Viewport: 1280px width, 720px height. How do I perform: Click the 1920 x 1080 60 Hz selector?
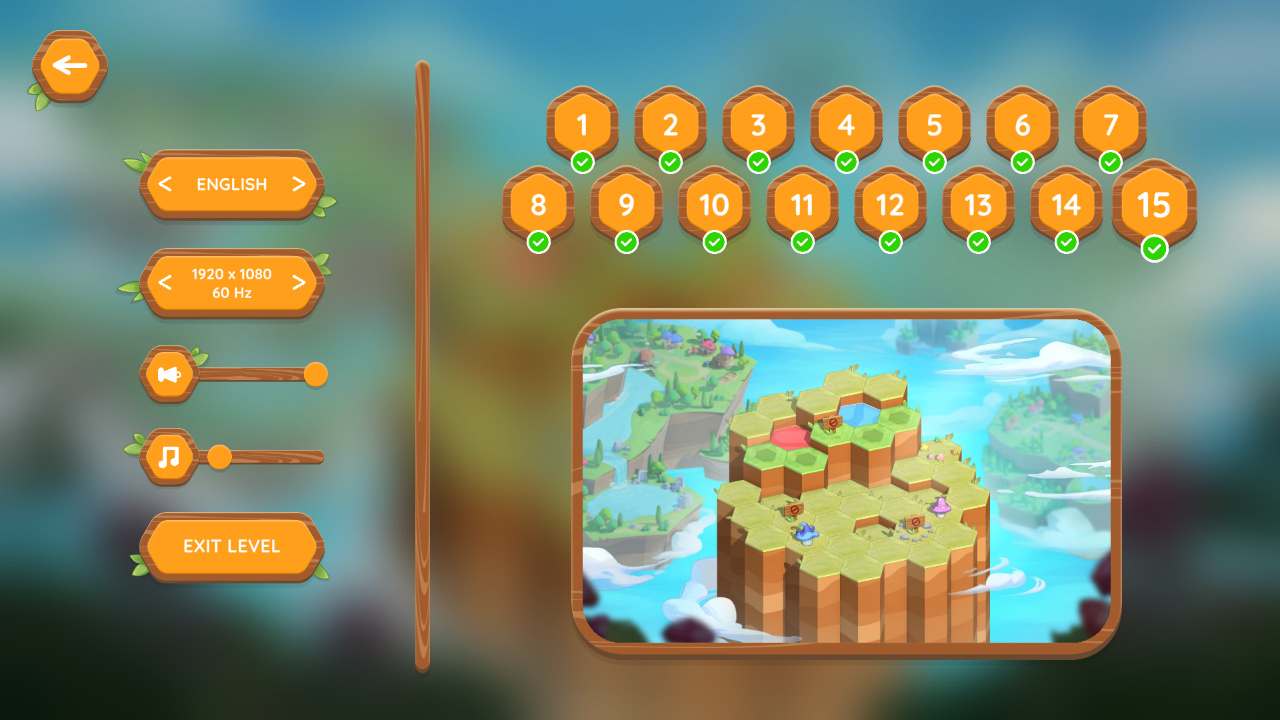(x=232, y=283)
